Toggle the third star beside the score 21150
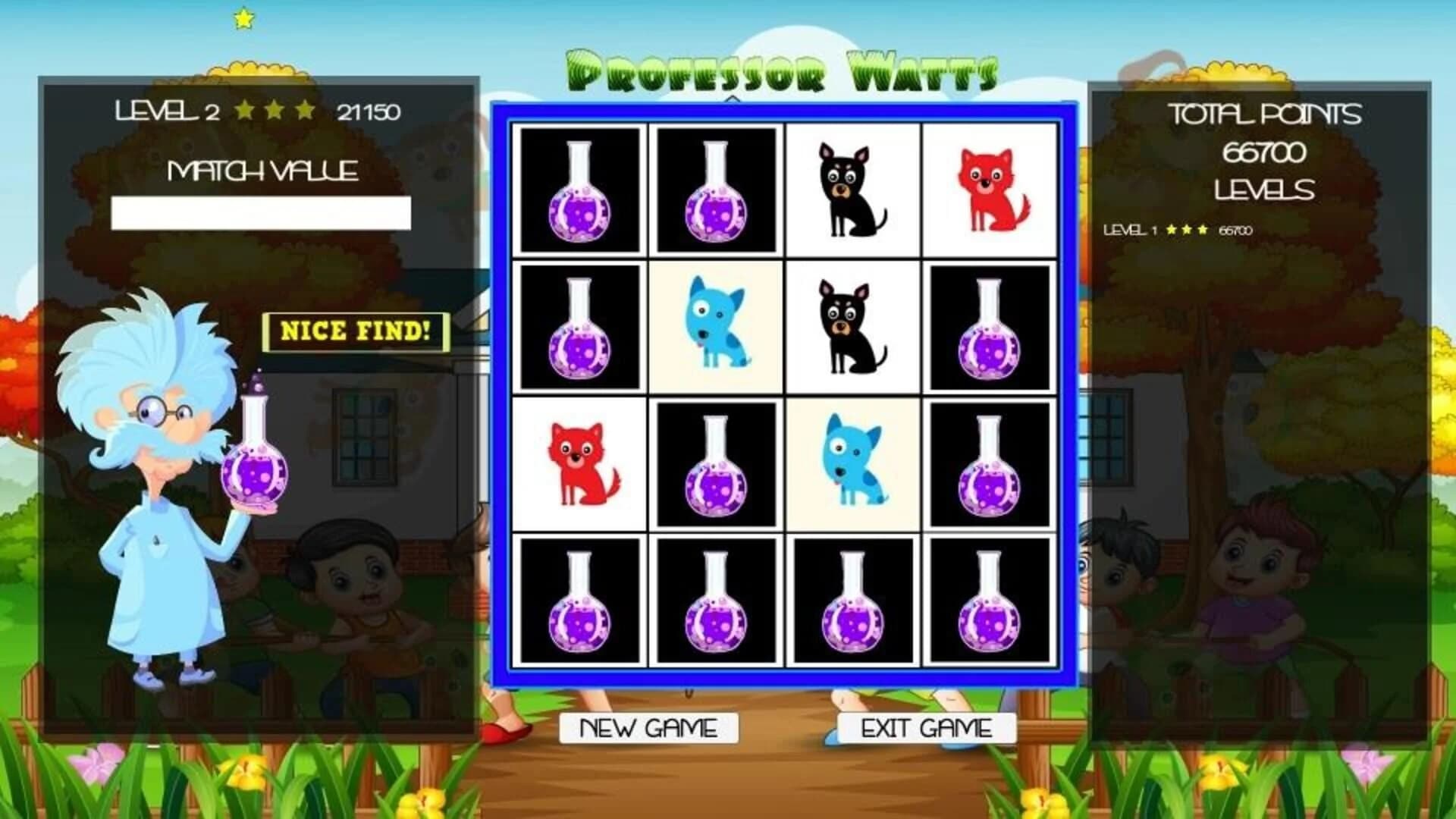This screenshot has height=819, width=1456. pyautogui.click(x=303, y=110)
